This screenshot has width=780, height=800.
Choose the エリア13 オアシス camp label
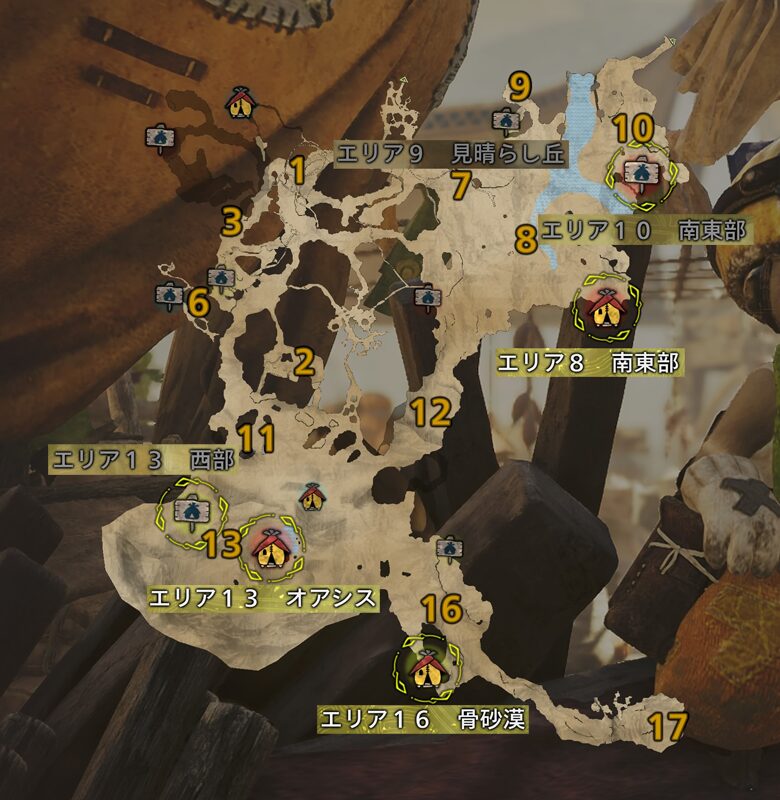click(x=262, y=598)
